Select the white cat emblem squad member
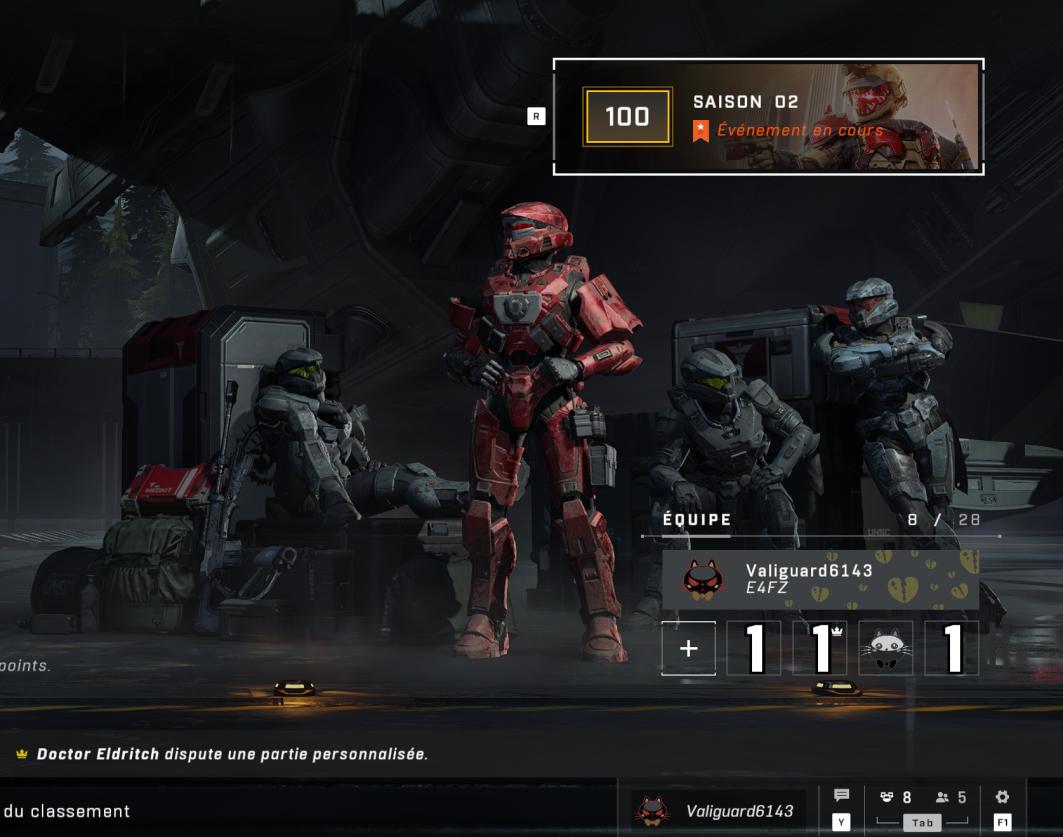Image resolution: width=1063 pixels, height=837 pixels. (885, 648)
